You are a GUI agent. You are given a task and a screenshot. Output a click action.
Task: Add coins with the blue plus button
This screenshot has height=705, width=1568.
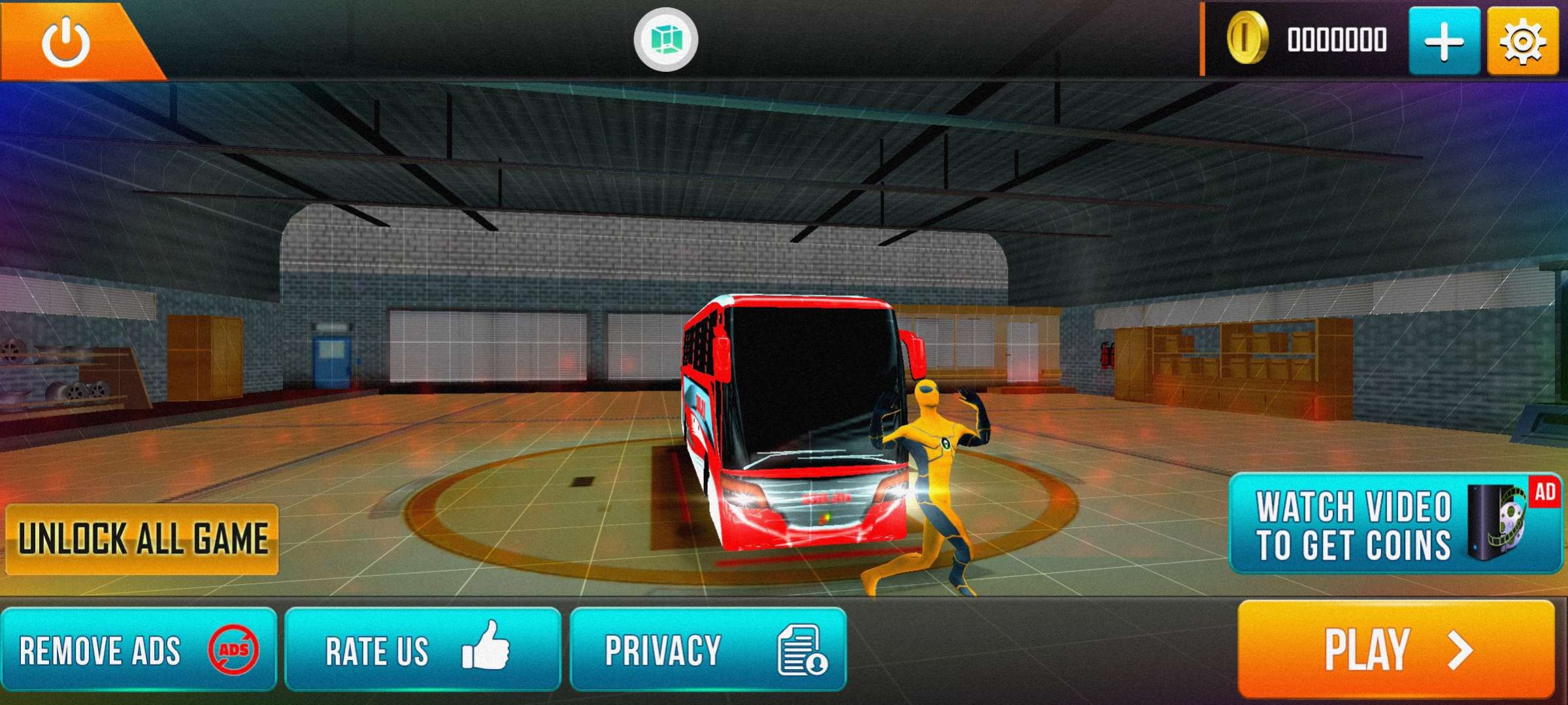point(1444,41)
